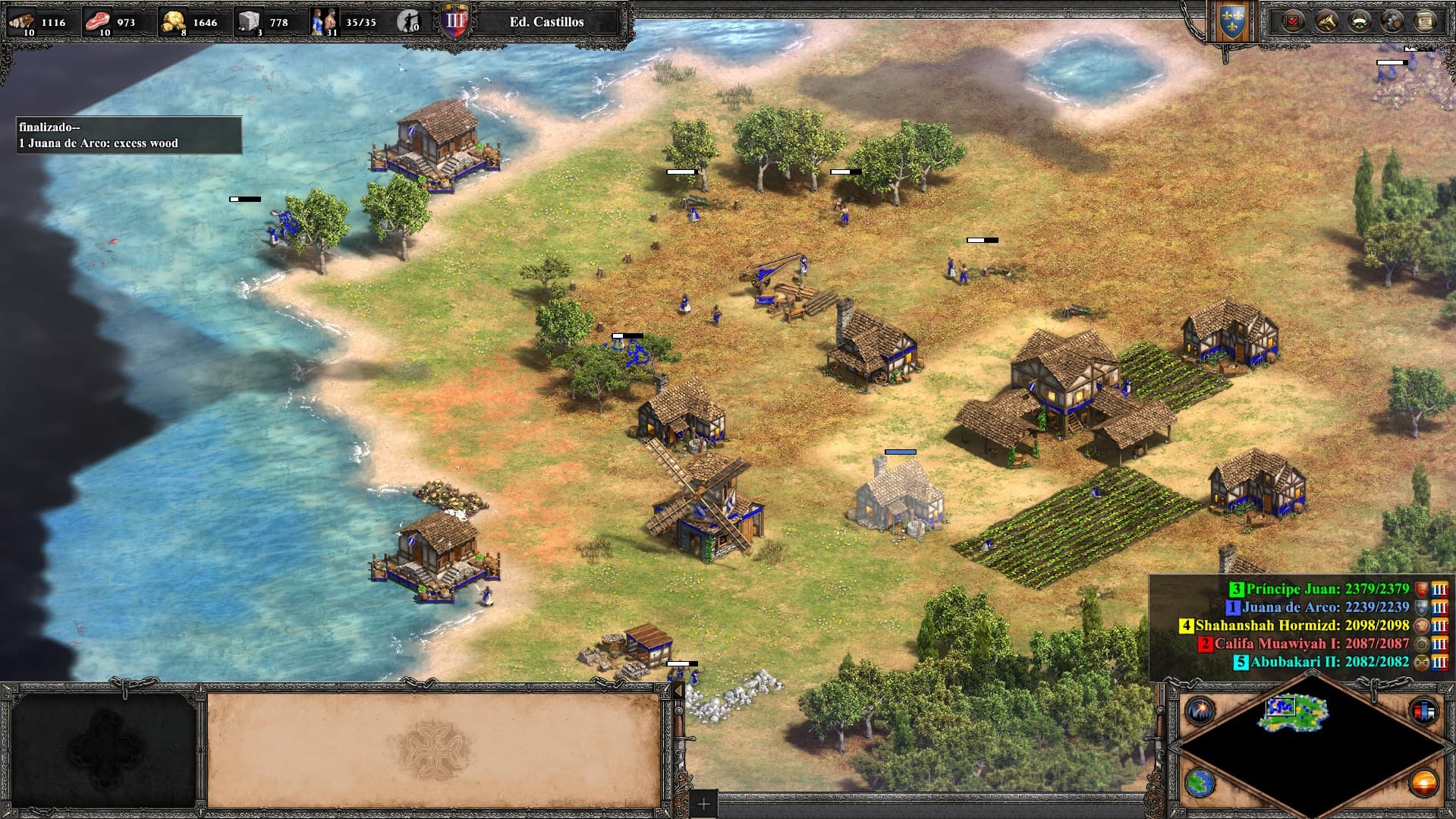Open the diplomacy laurel wreath menu
The image size is (1456, 819).
[x=1359, y=20]
